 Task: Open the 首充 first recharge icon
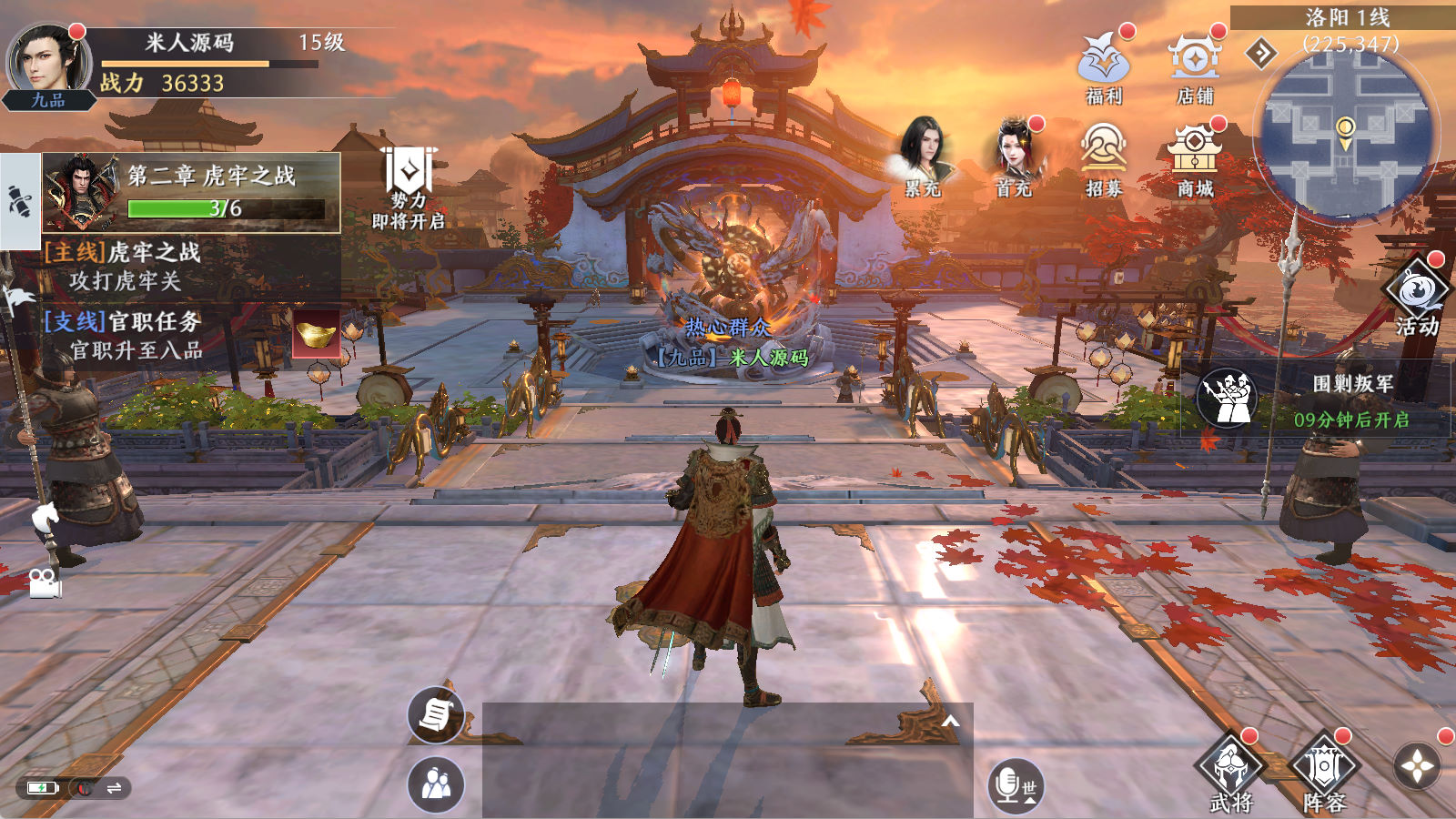tap(1014, 155)
